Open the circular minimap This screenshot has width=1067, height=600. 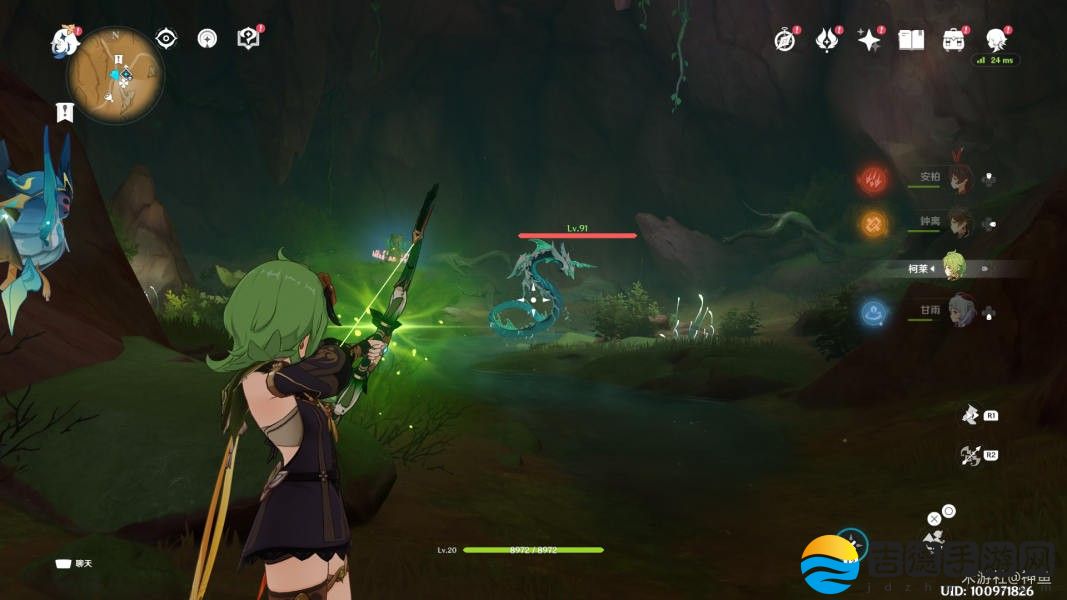click(x=115, y=75)
